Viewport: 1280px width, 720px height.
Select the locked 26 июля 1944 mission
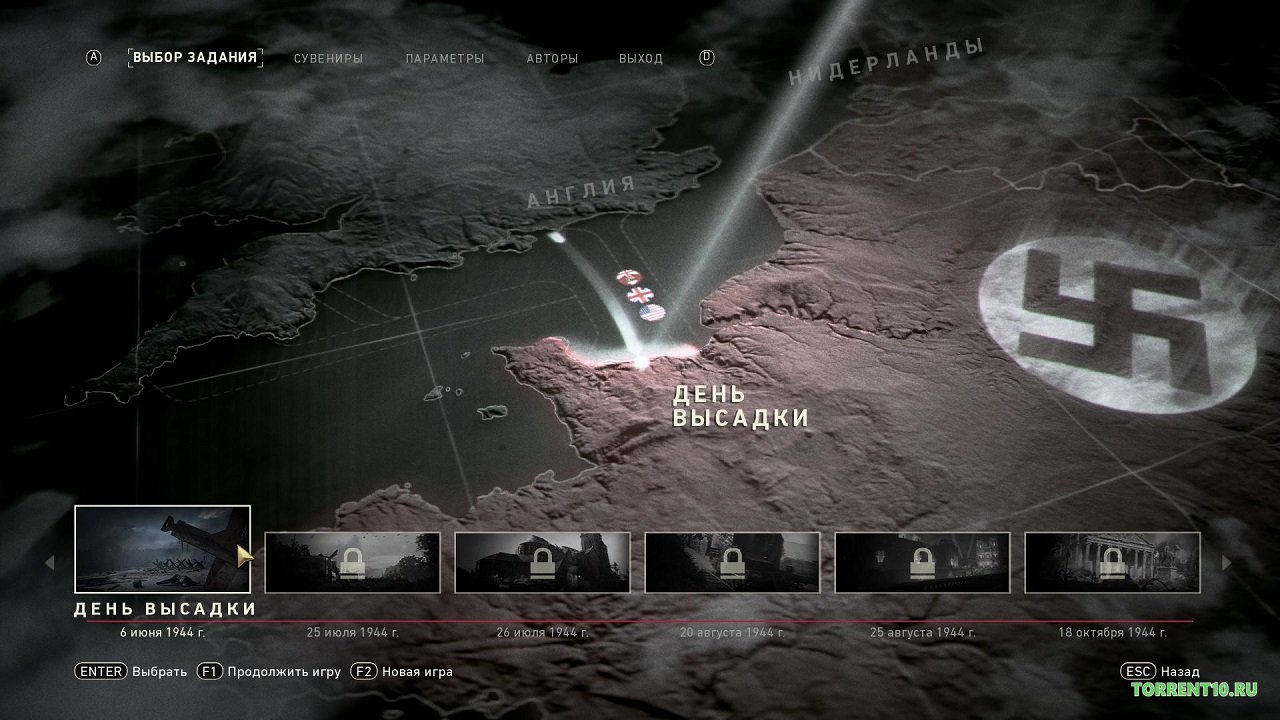pyautogui.click(x=542, y=562)
